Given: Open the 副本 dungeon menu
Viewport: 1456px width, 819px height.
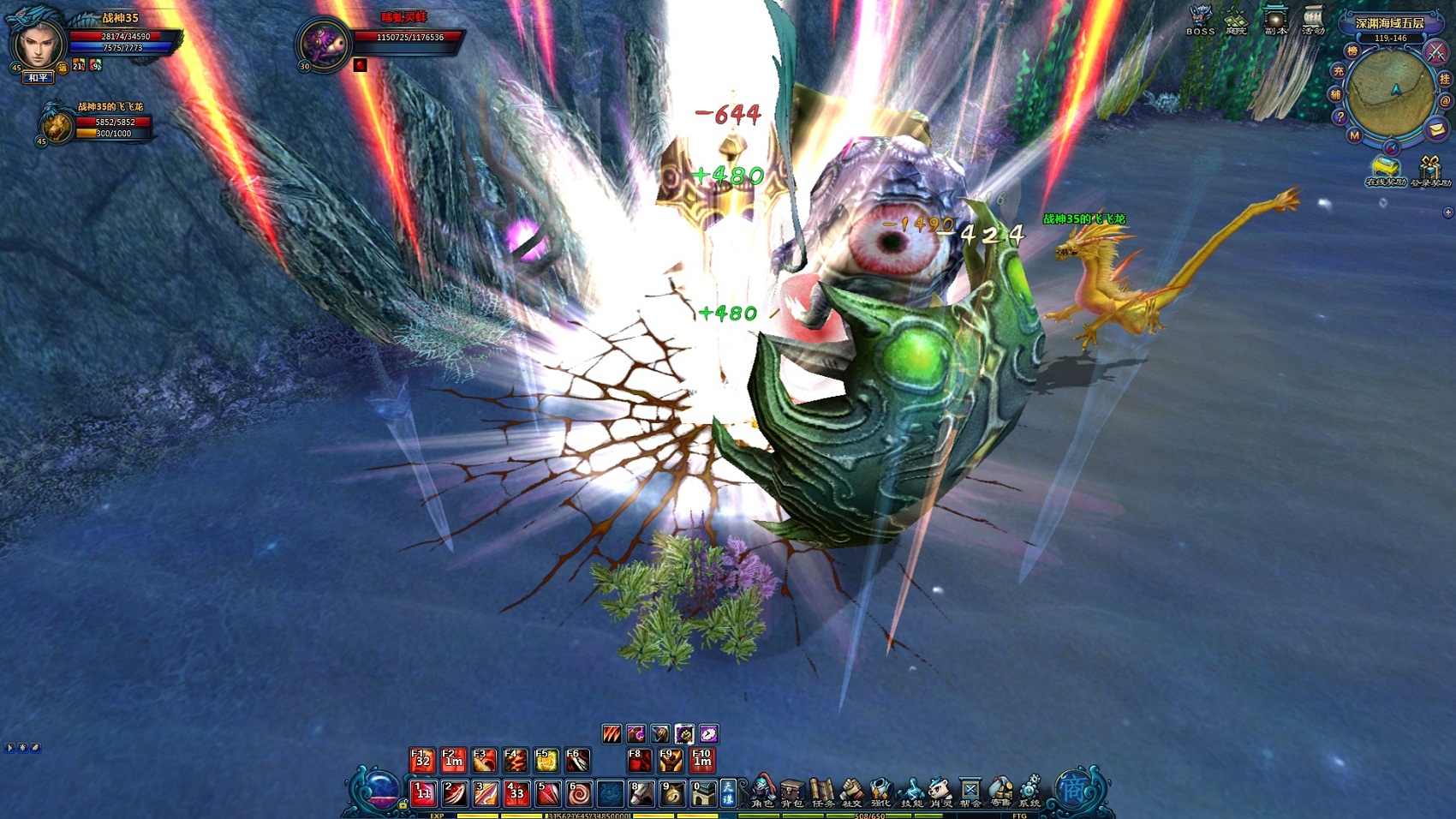Looking at the screenshot, I should click(1275, 20).
